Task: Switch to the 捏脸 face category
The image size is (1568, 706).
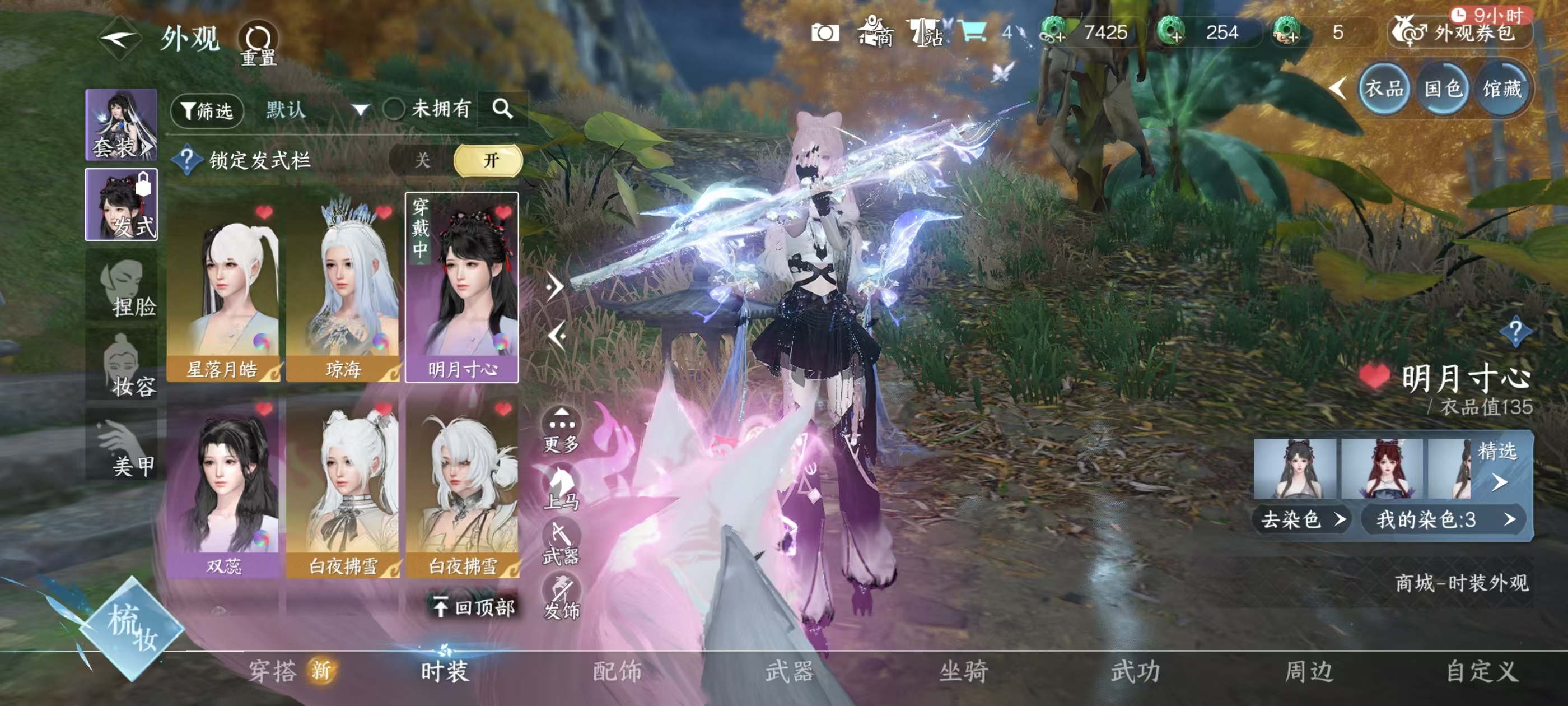Action: tap(122, 287)
